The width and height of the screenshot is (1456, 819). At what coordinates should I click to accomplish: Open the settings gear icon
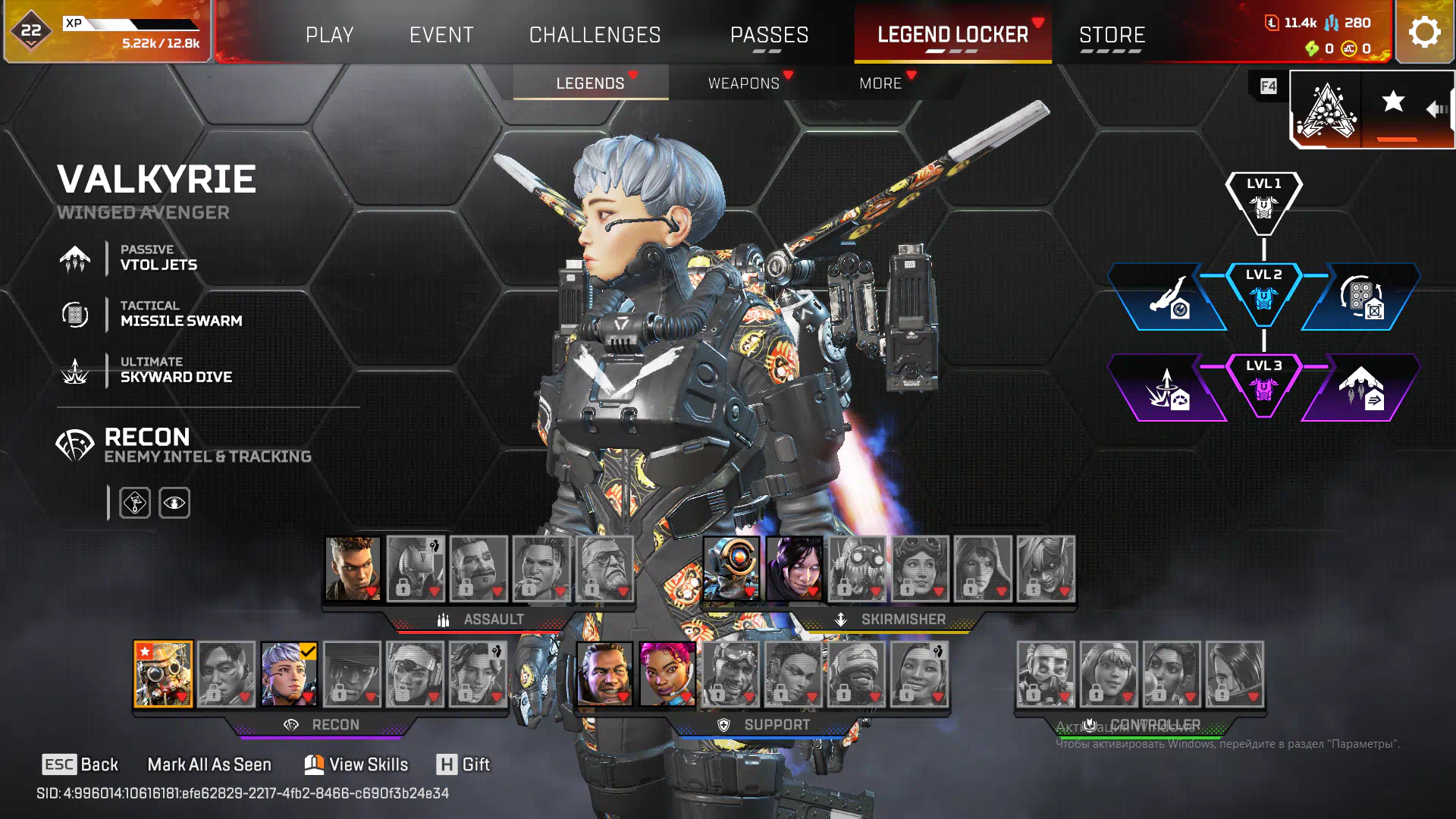pyautogui.click(x=1424, y=33)
